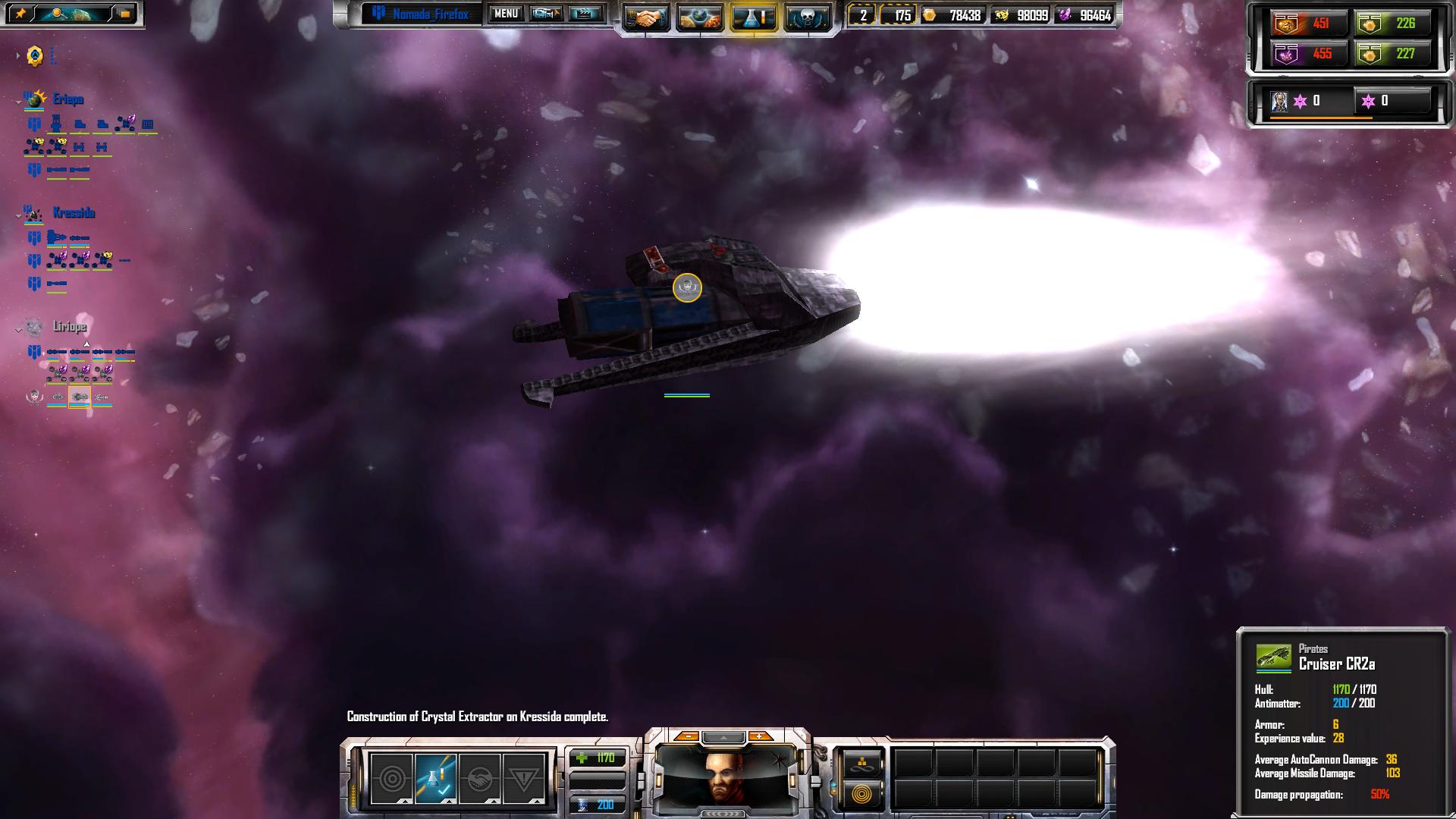1456x819 pixels.
Task: Click the orange plus button above portrait
Action: 759,736
